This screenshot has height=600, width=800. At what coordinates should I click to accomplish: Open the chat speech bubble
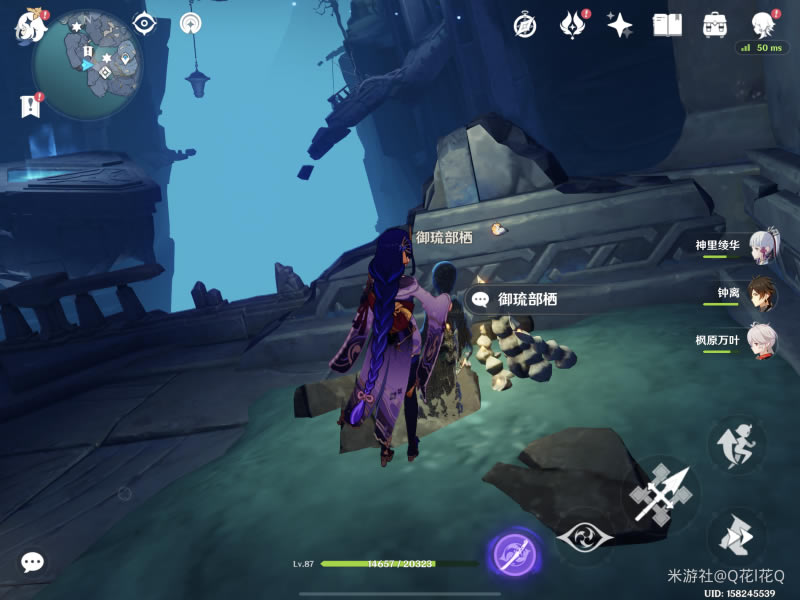pyautogui.click(x=32, y=563)
